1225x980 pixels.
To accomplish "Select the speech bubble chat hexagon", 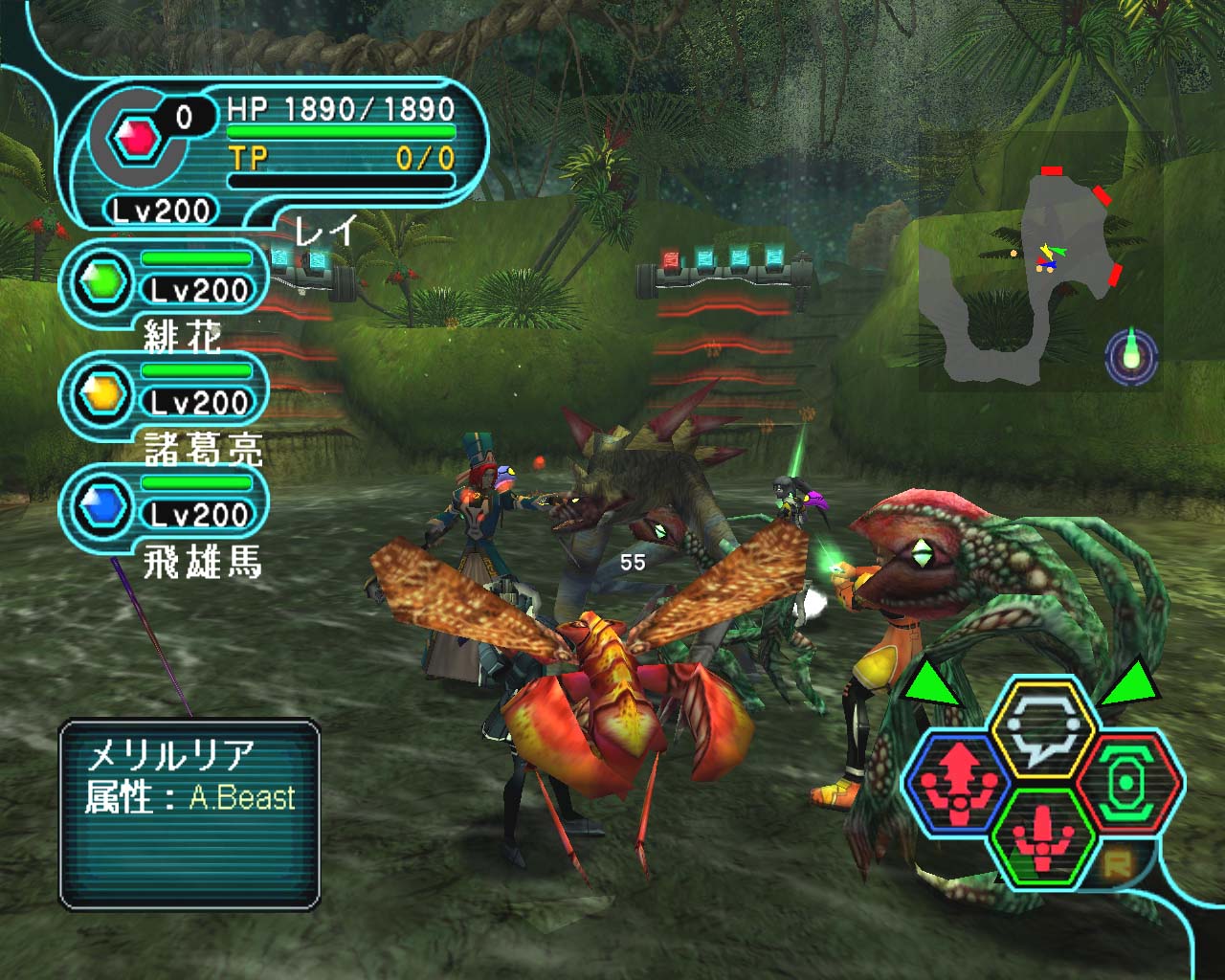I will (1042, 729).
